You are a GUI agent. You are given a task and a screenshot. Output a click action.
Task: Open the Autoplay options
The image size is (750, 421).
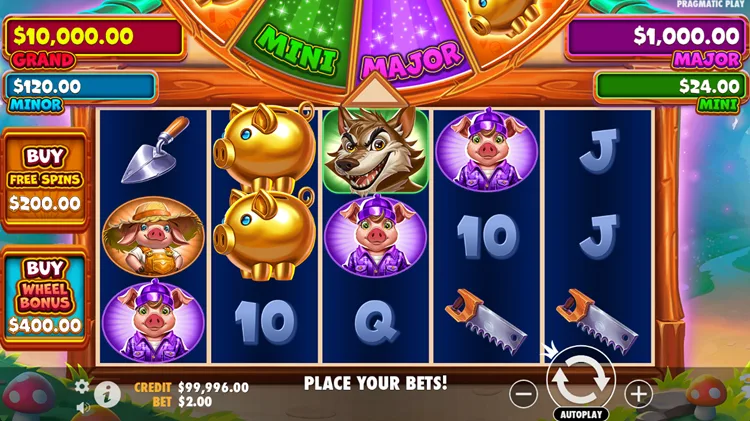pyautogui.click(x=580, y=412)
